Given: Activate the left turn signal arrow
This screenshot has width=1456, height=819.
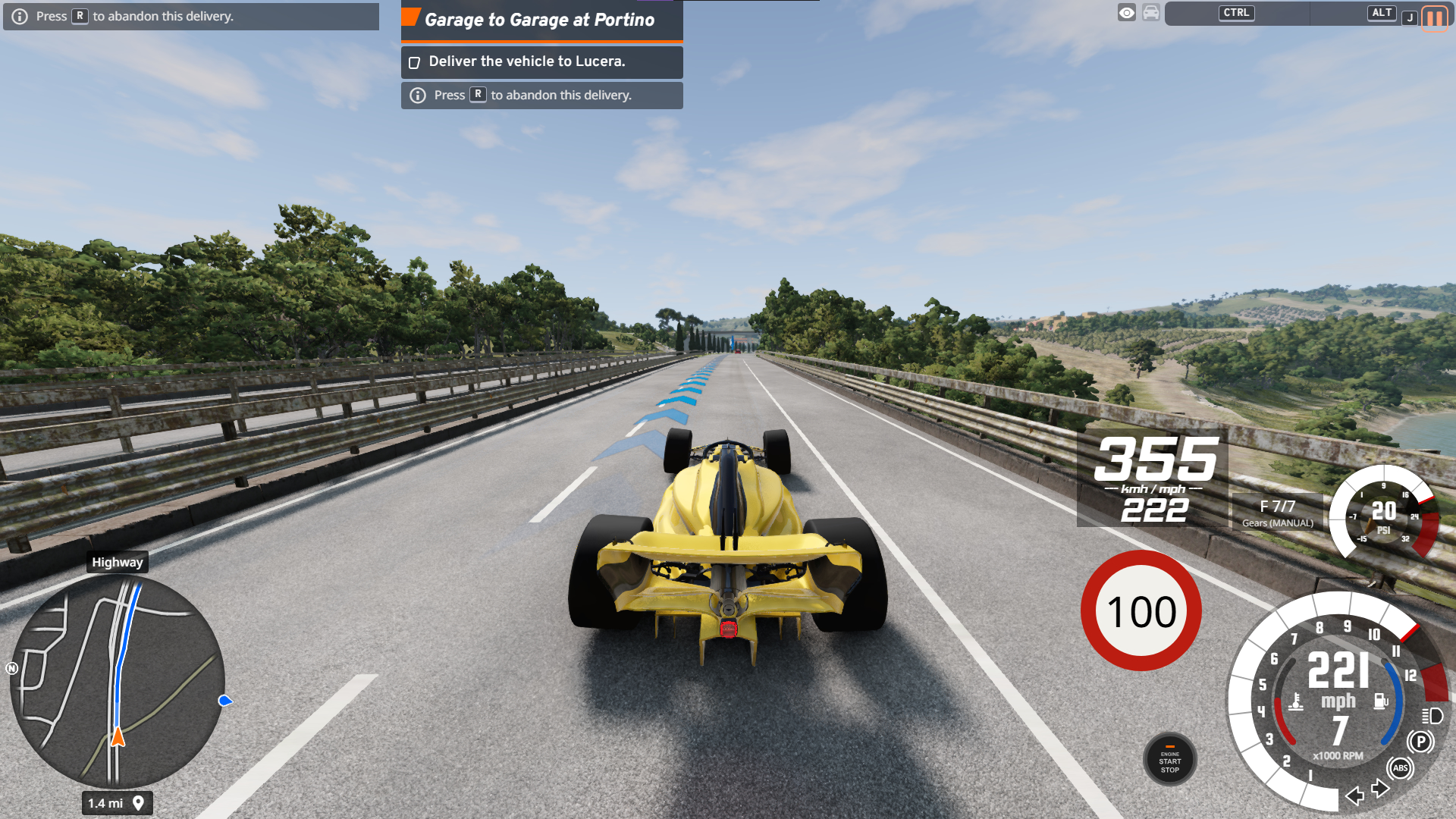Looking at the screenshot, I should click(1354, 795).
